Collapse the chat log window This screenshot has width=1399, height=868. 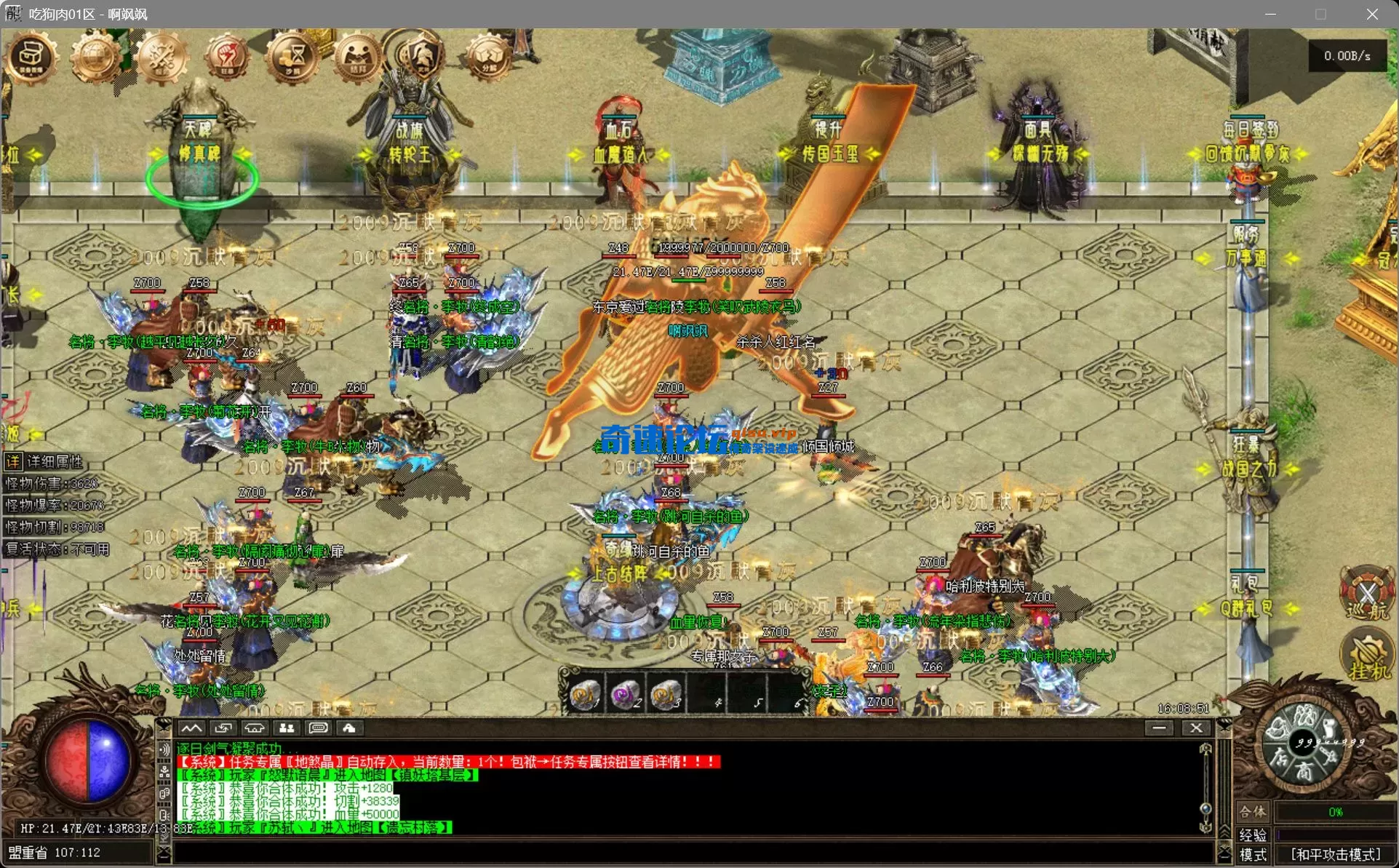point(1160,728)
